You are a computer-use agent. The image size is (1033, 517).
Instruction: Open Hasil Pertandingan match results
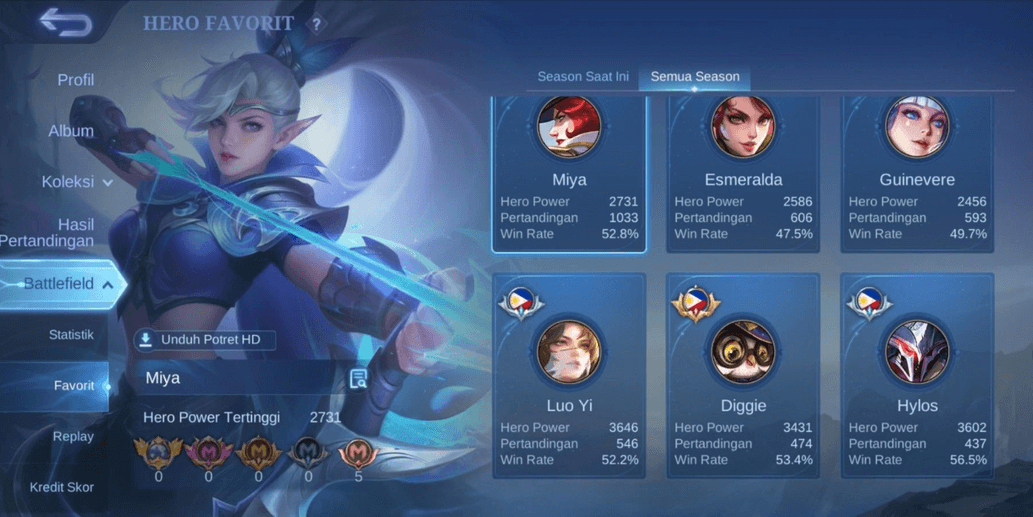[60, 233]
